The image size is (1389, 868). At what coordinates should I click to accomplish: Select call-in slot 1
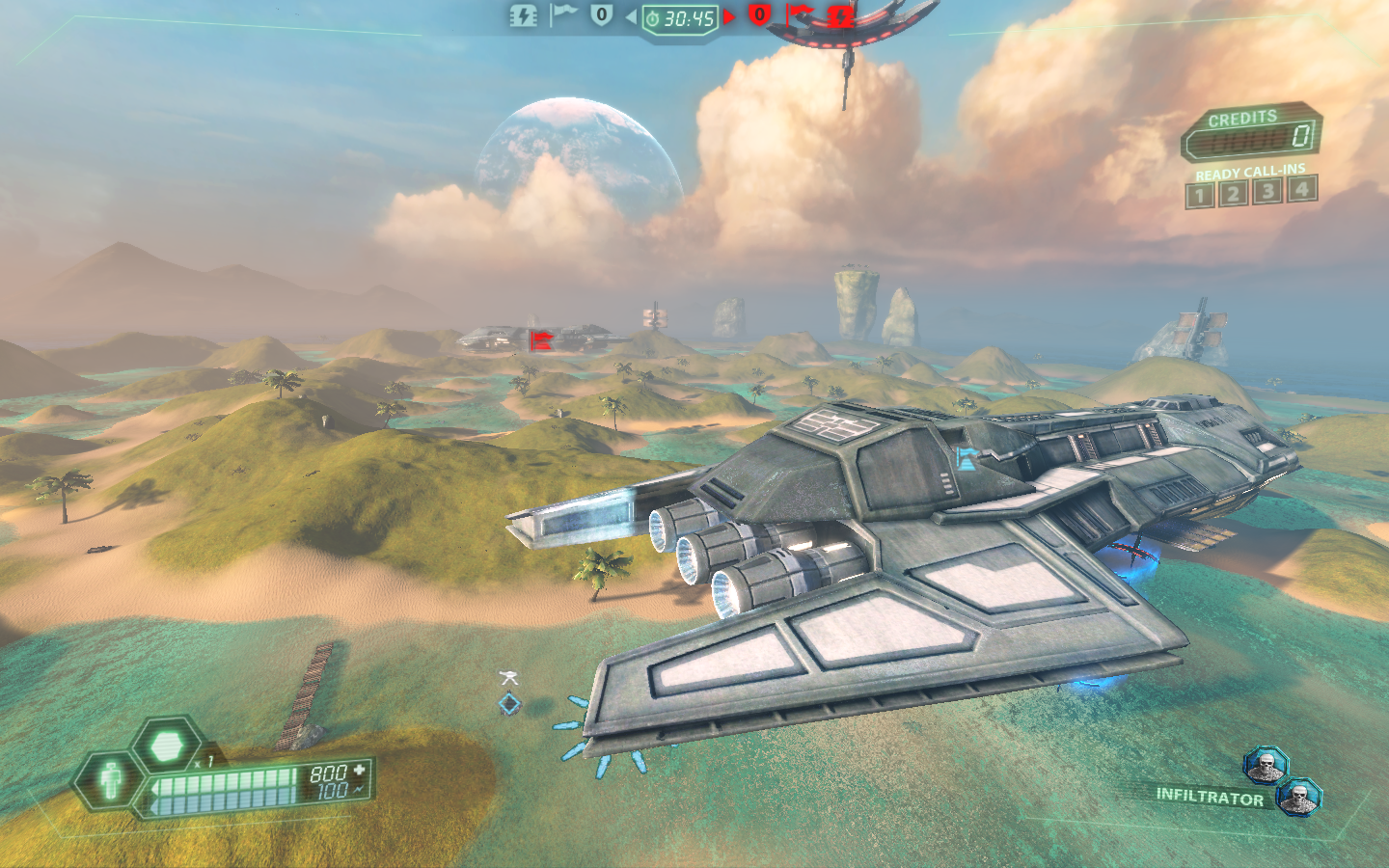[x=1199, y=196]
